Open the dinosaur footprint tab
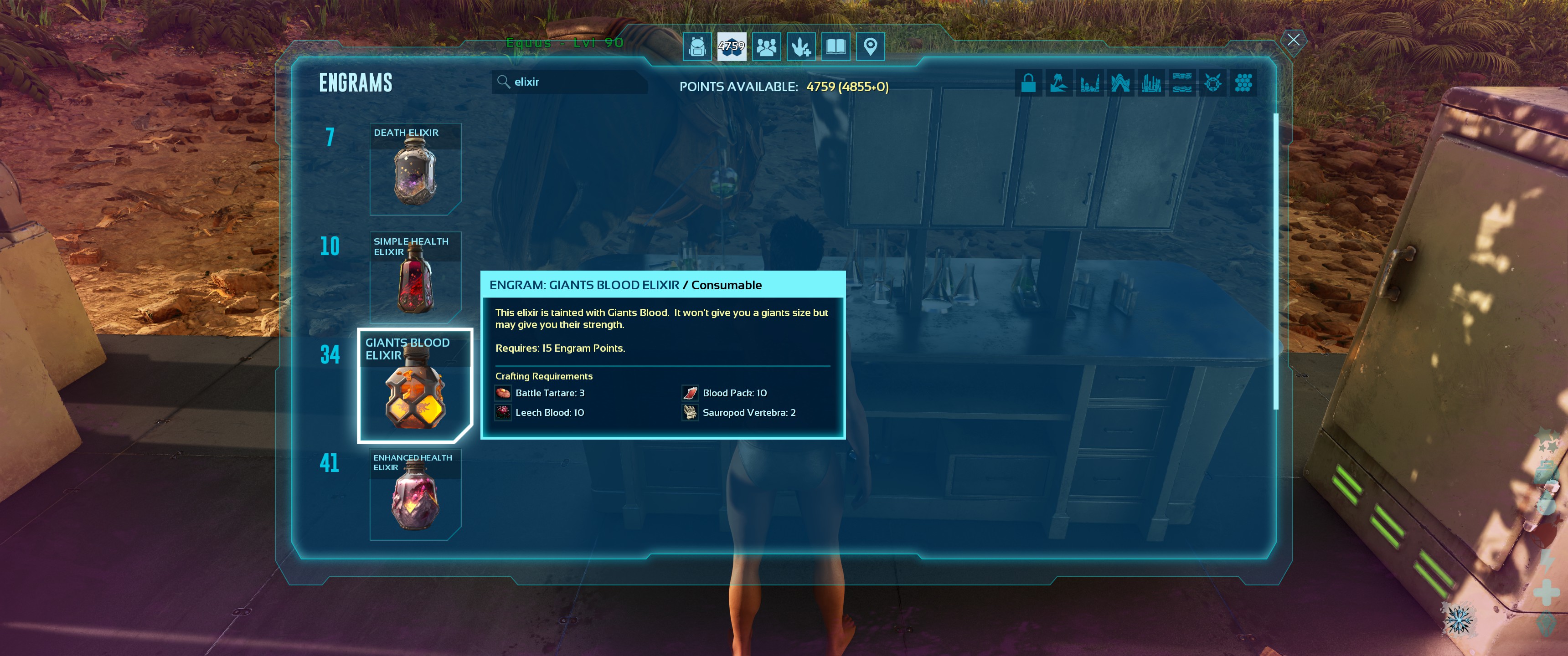This screenshot has height=656, width=1568. point(801,46)
